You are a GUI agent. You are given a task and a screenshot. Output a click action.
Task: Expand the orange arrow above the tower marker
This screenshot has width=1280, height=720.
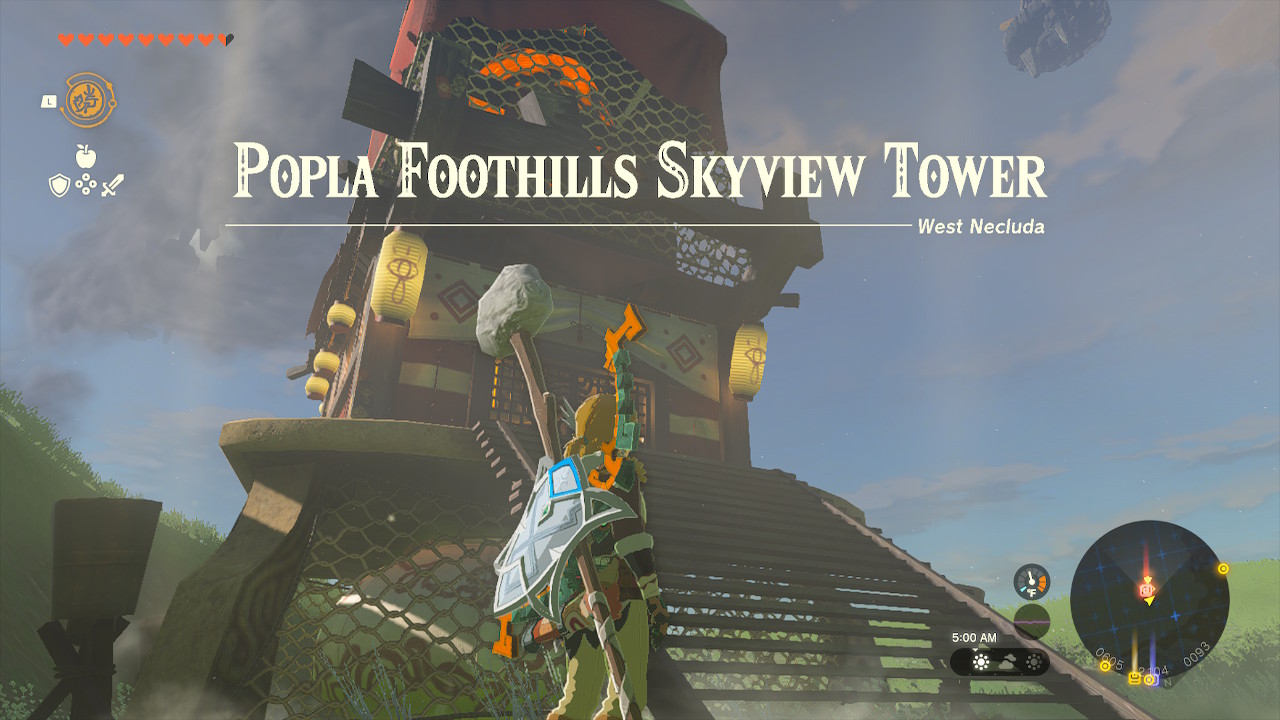click(1148, 580)
